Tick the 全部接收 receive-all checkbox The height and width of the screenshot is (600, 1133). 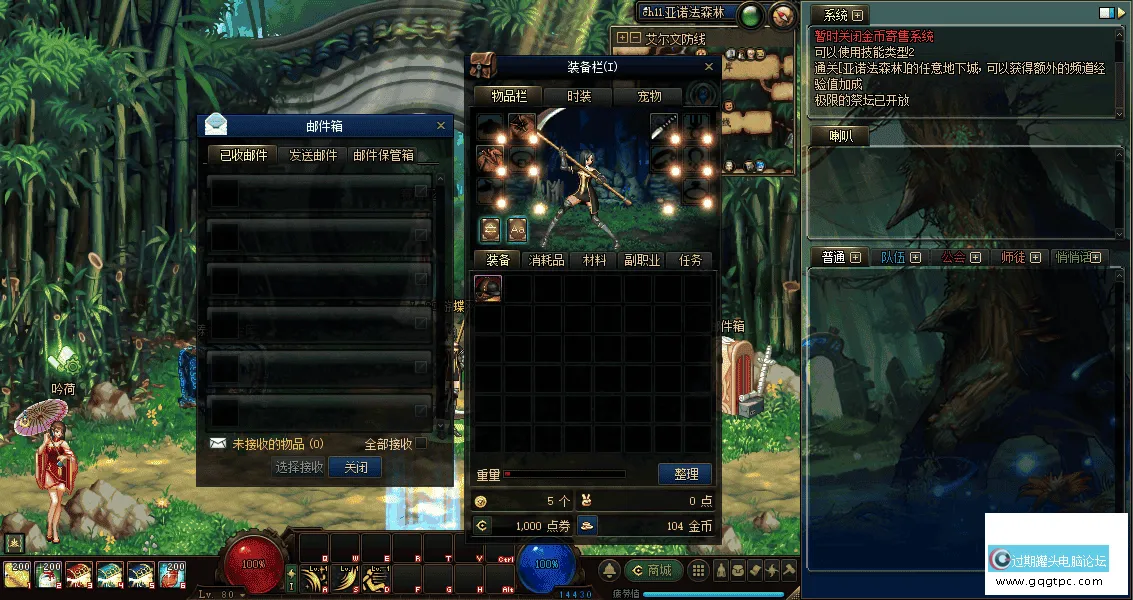pyautogui.click(x=421, y=443)
